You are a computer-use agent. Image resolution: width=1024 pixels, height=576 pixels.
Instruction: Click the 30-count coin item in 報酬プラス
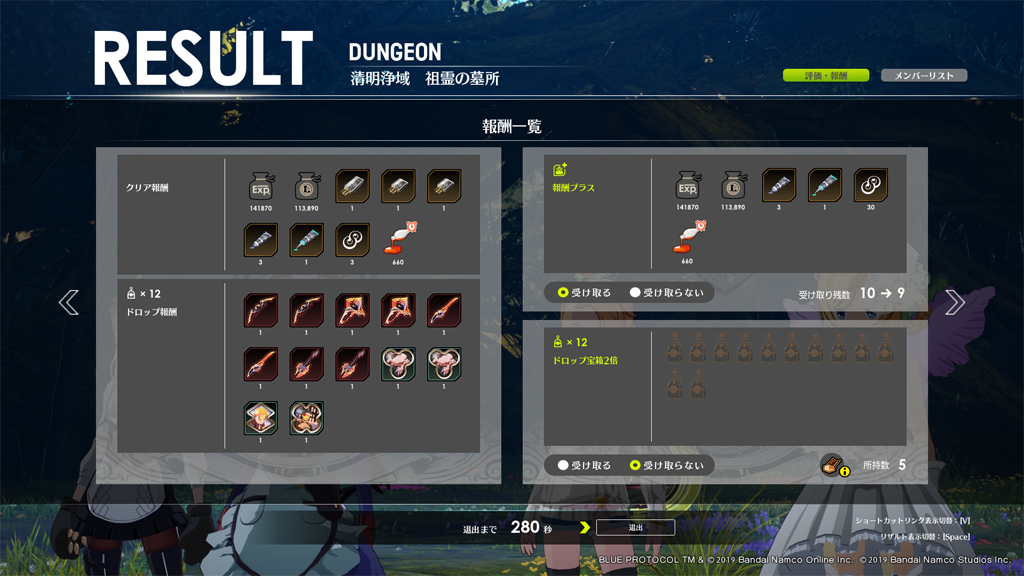[871, 186]
